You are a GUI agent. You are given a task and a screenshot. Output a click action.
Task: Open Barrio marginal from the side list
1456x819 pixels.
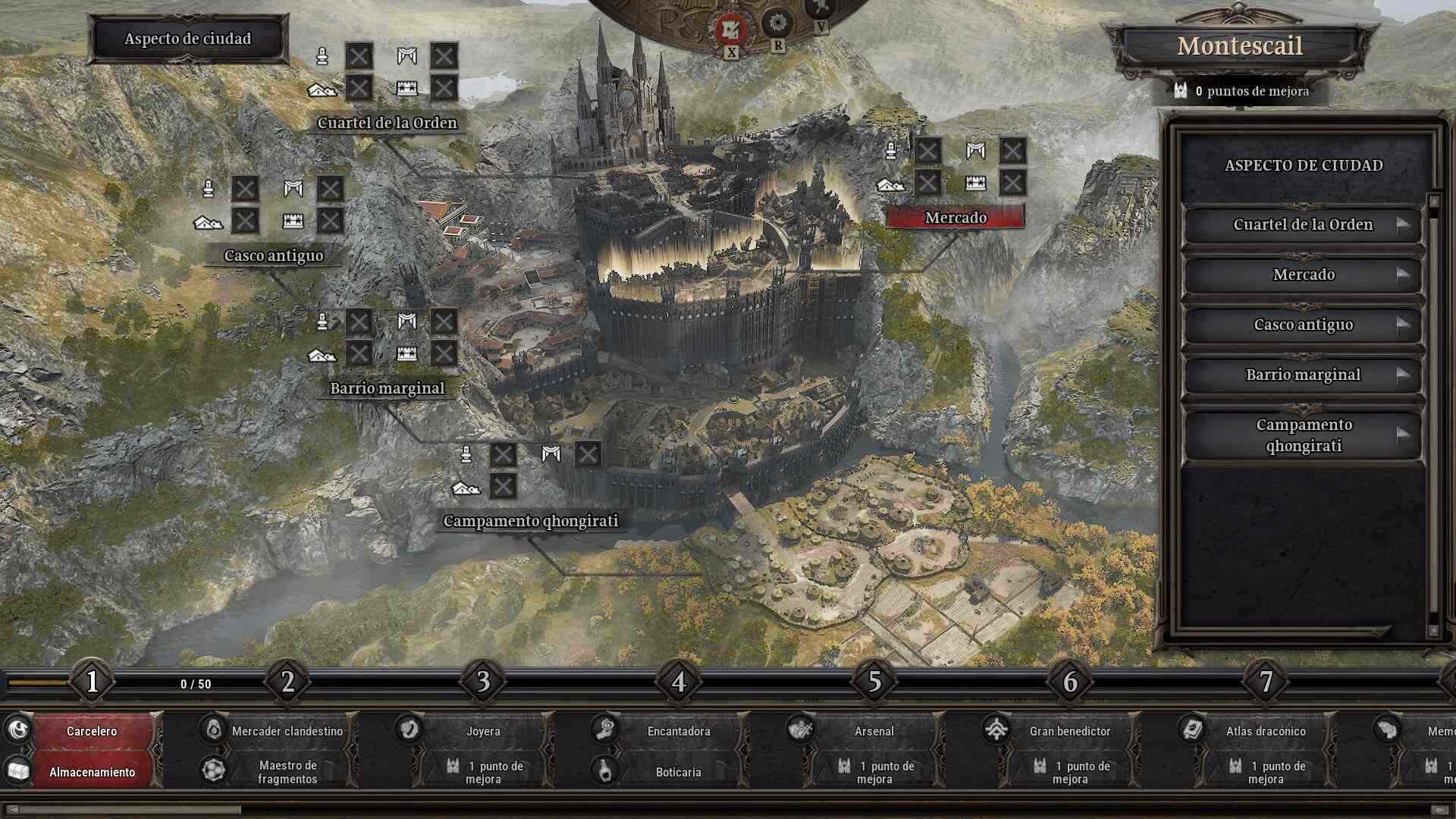(x=1302, y=375)
